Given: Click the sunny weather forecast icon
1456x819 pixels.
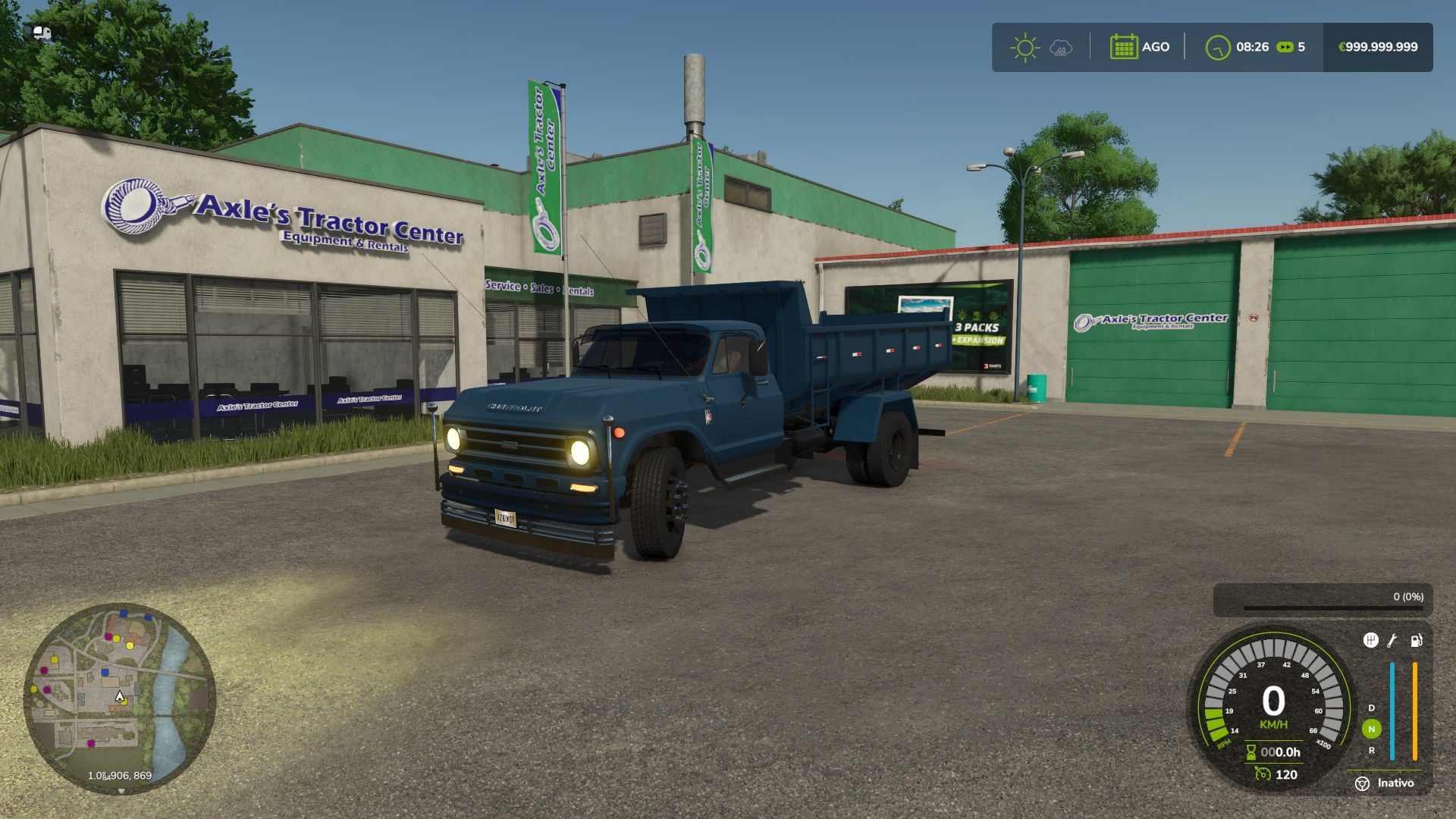Looking at the screenshot, I should 1025,47.
